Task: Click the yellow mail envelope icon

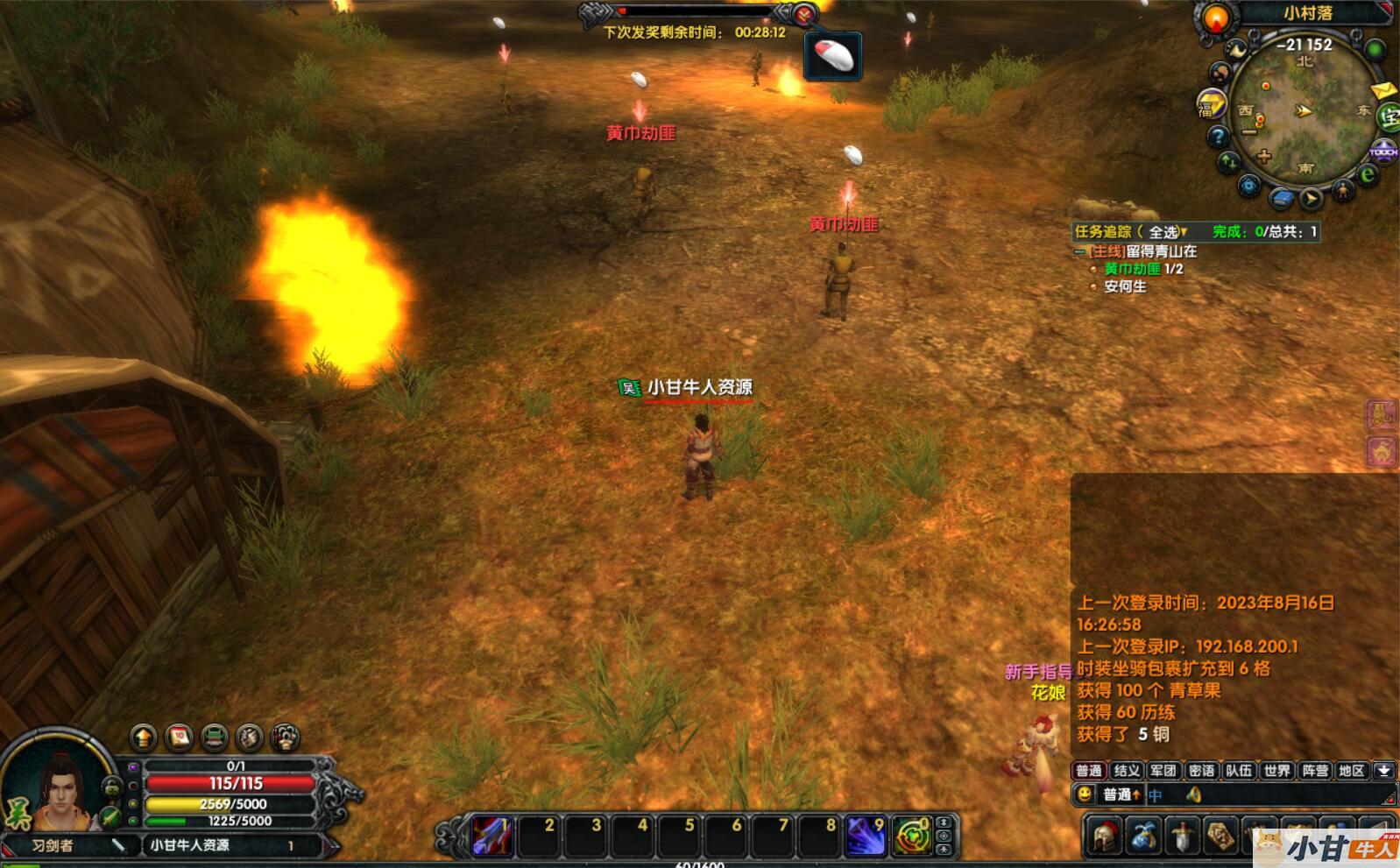Action: 1382,90
